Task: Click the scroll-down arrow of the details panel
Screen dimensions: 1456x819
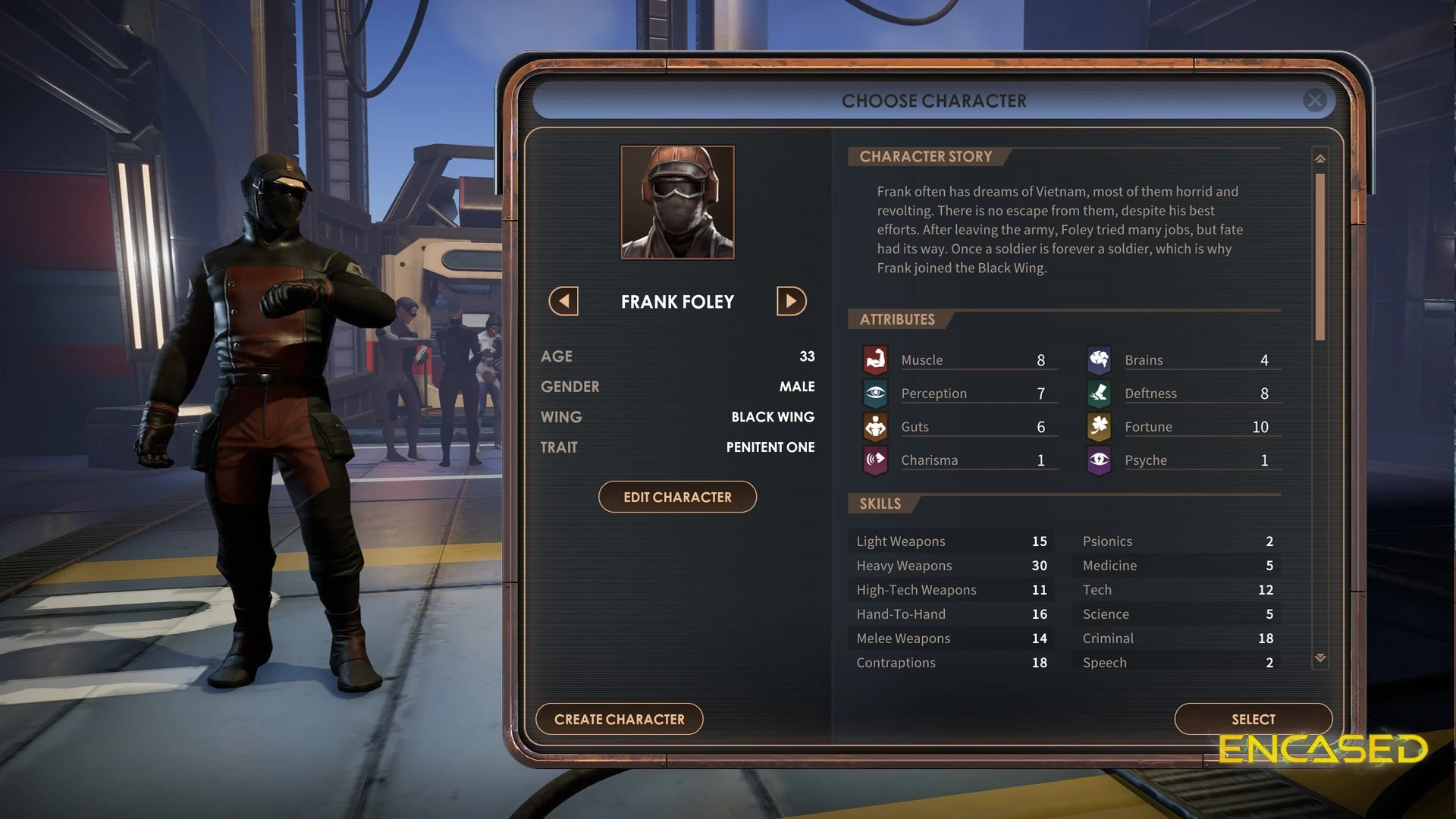Action: 1320,658
